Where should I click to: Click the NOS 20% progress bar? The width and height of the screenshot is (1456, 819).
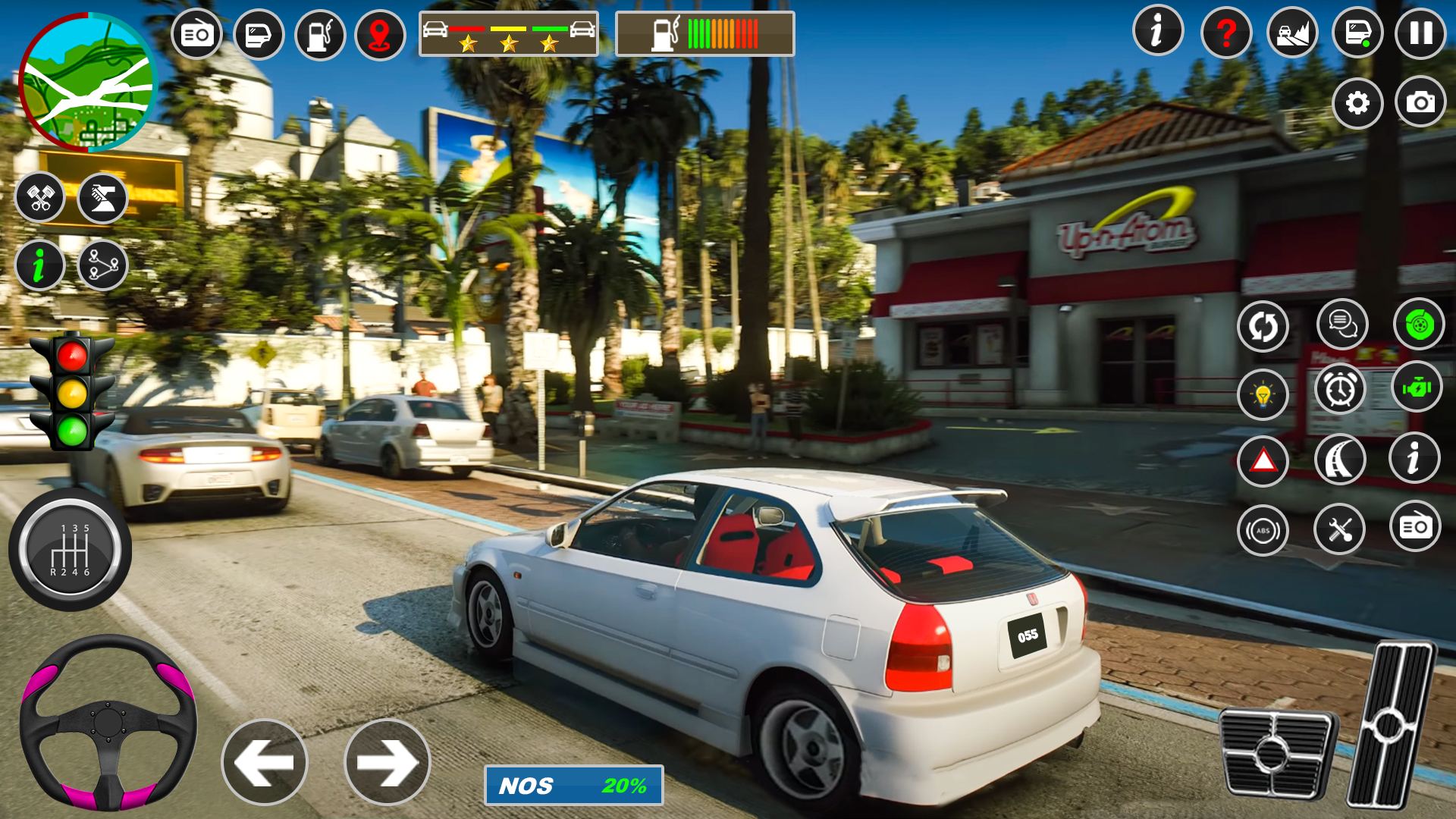[573, 785]
